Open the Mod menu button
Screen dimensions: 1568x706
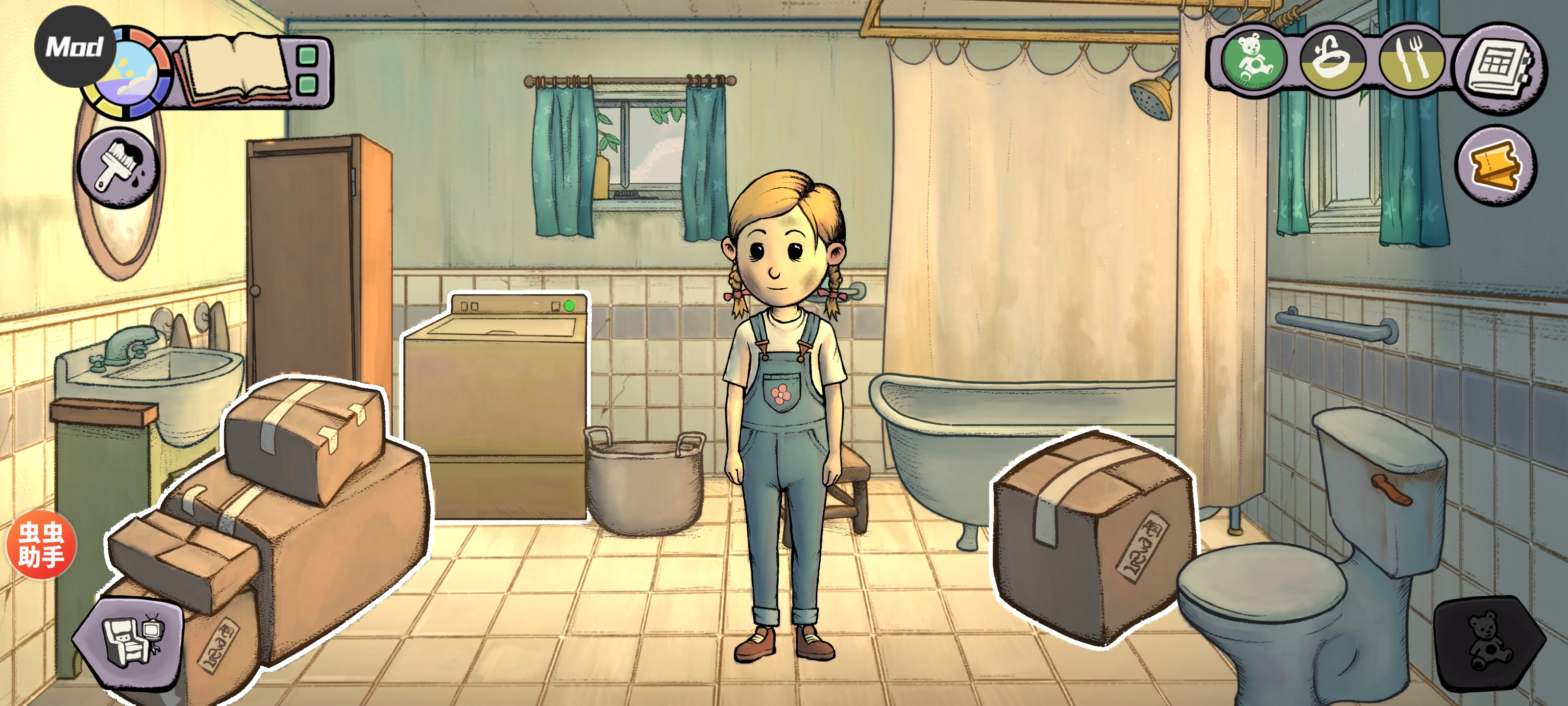[x=74, y=46]
